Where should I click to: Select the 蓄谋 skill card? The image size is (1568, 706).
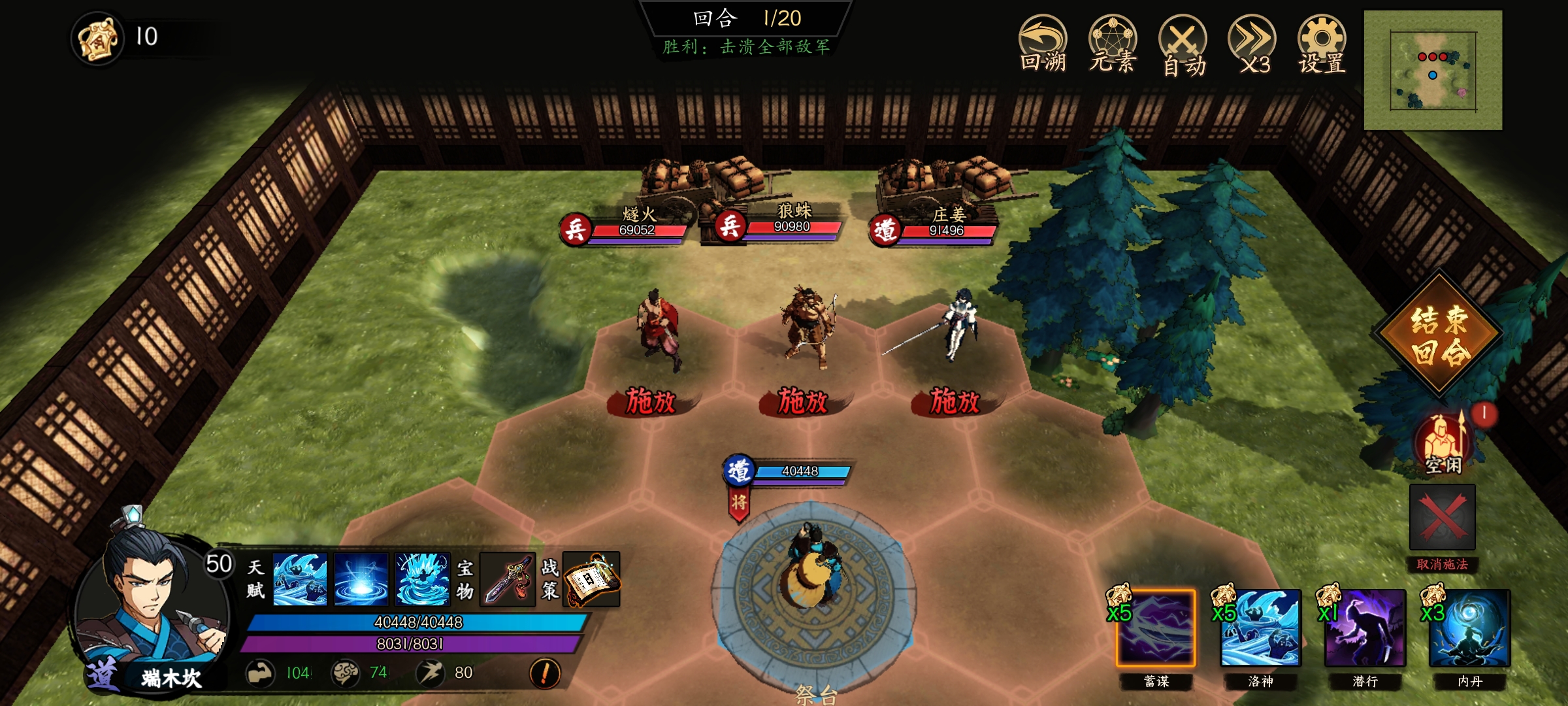pyautogui.click(x=1156, y=628)
